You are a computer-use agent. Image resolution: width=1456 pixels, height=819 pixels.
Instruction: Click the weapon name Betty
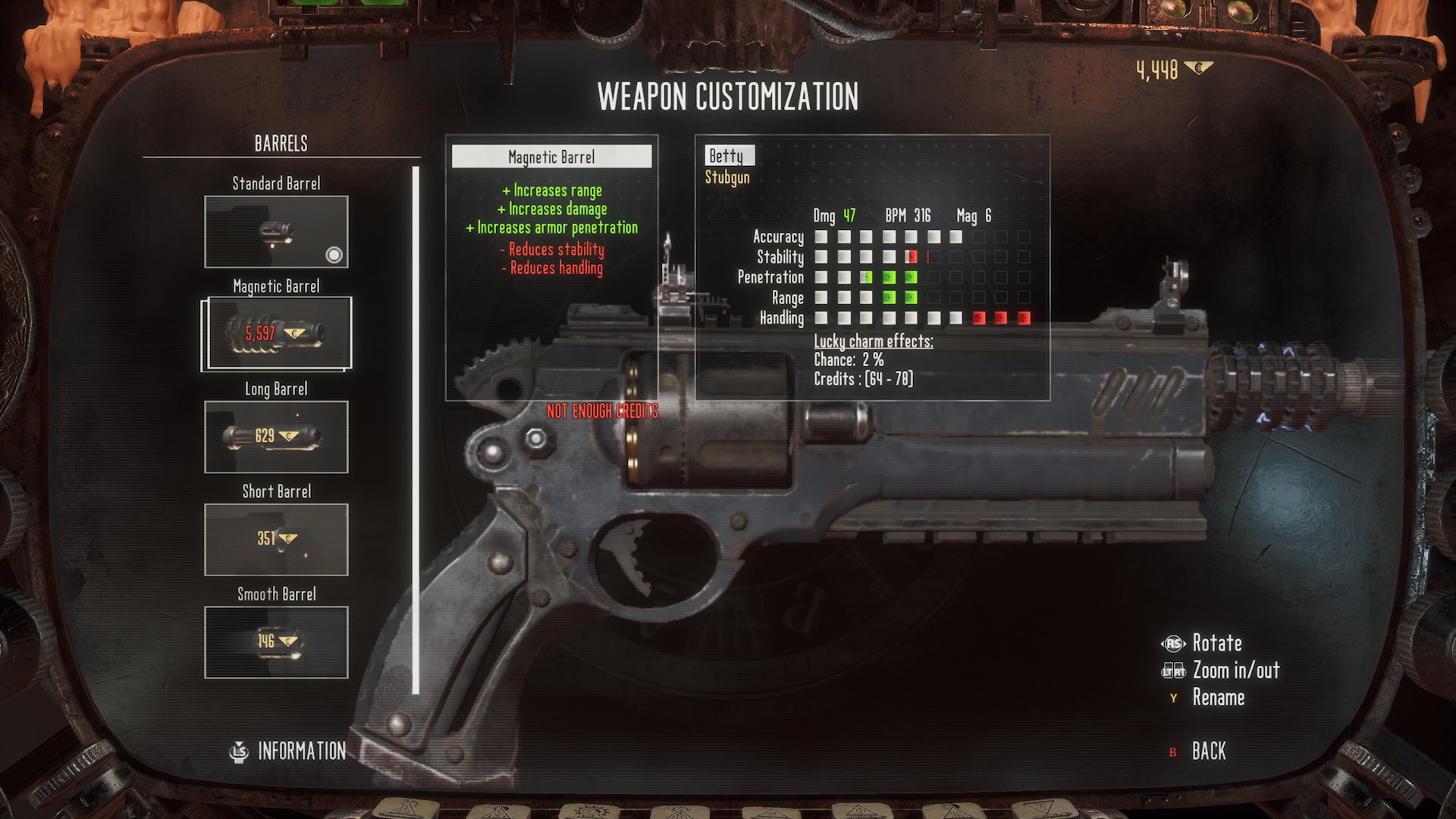click(726, 156)
